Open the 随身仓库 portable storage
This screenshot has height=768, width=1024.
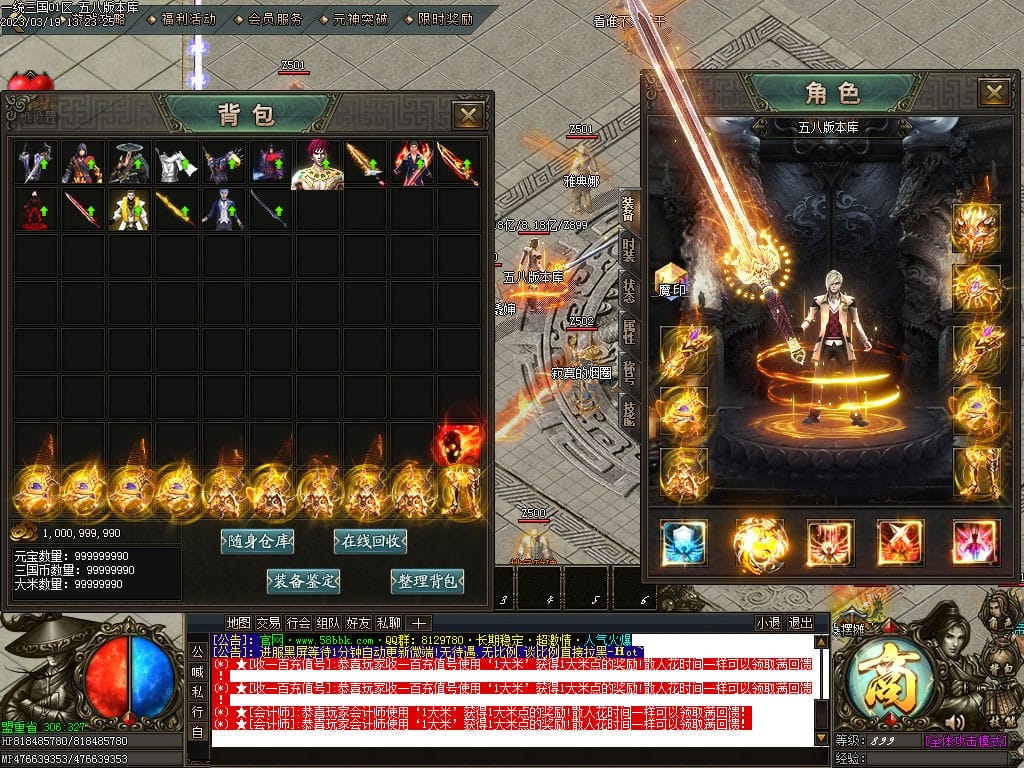258,542
